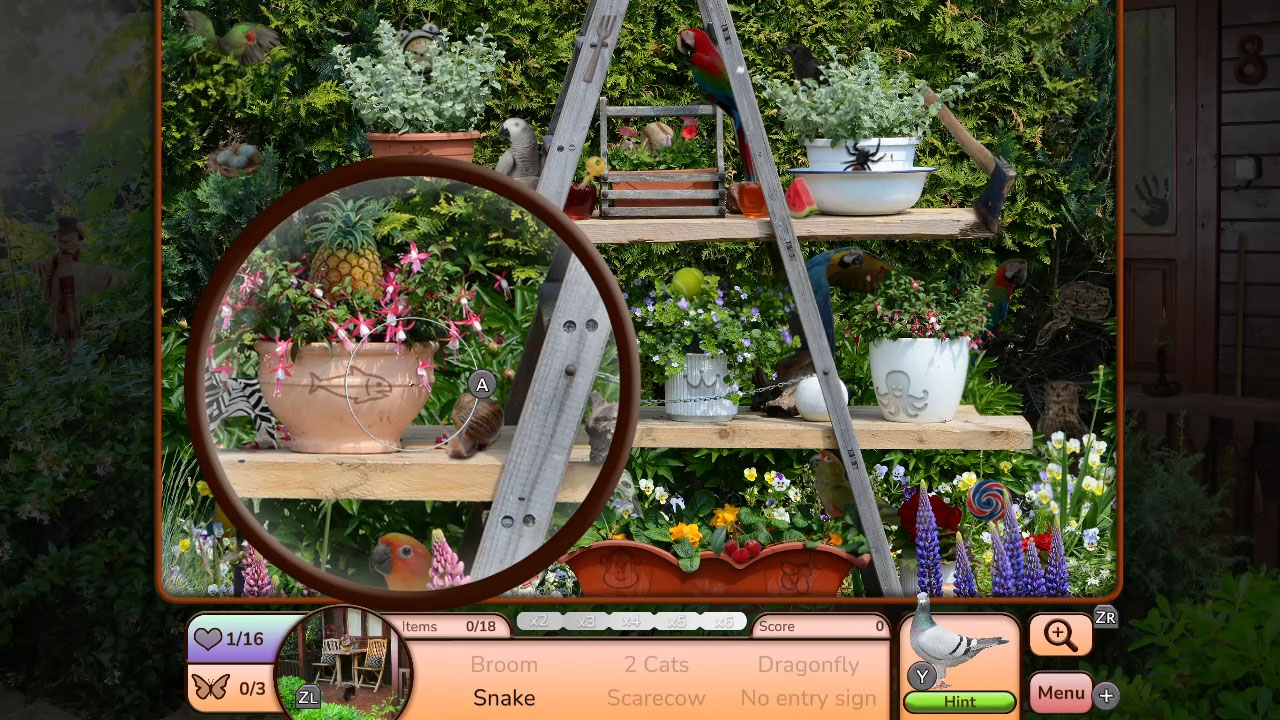Screen dimensions: 1280x720
Task: Activate the ZR magnifier zoom icon
Action: click(1061, 634)
